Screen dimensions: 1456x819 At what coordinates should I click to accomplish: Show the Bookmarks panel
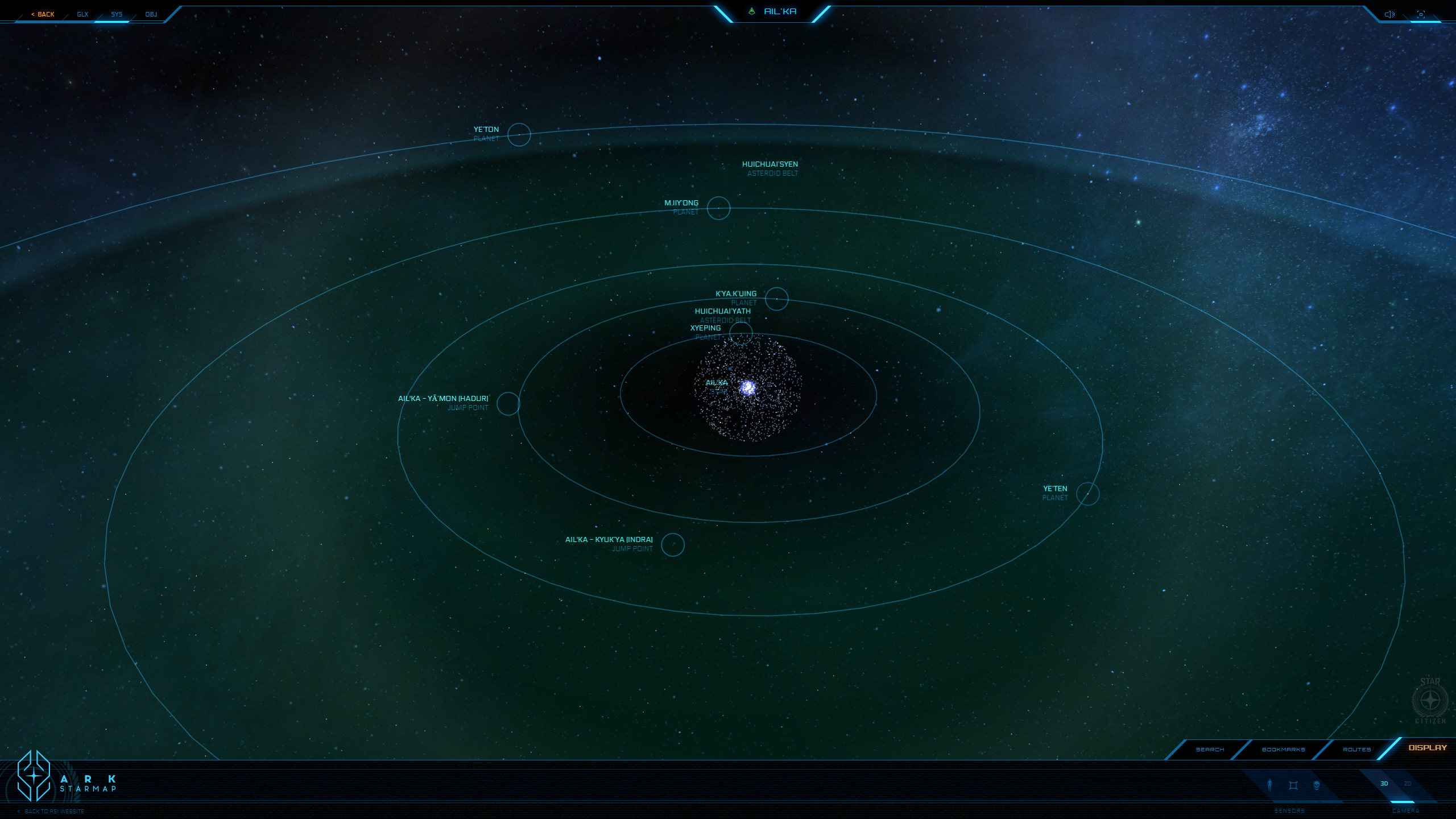pos(1283,750)
